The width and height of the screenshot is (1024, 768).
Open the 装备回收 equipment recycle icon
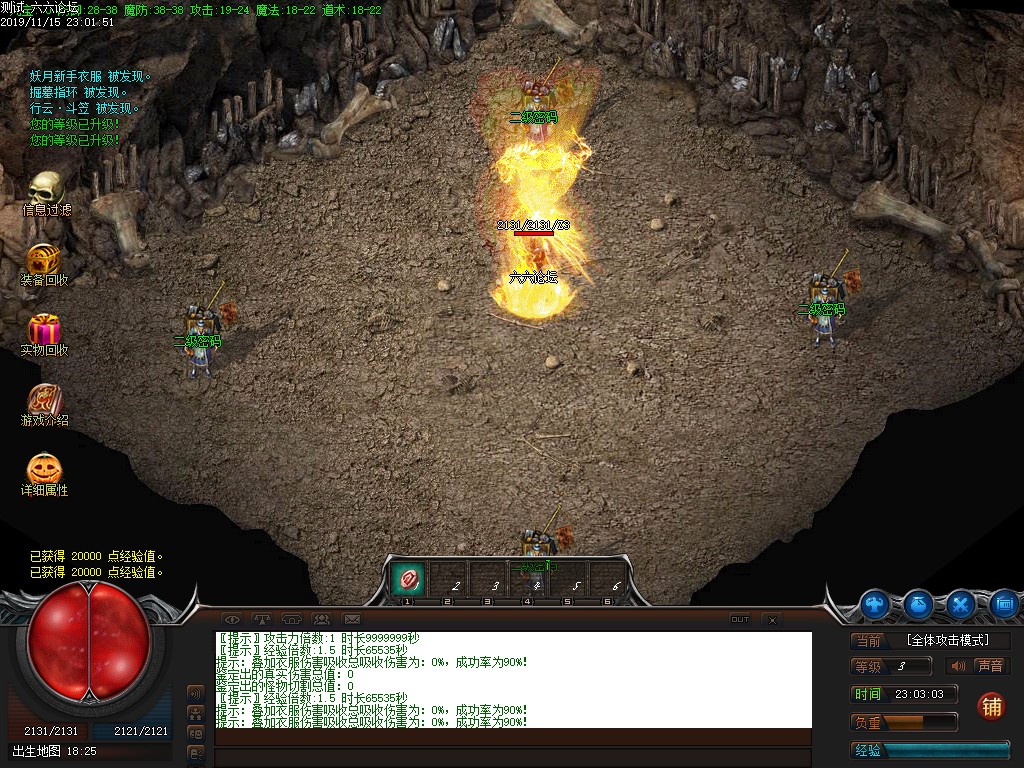pyautogui.click(x=44, y=259)
